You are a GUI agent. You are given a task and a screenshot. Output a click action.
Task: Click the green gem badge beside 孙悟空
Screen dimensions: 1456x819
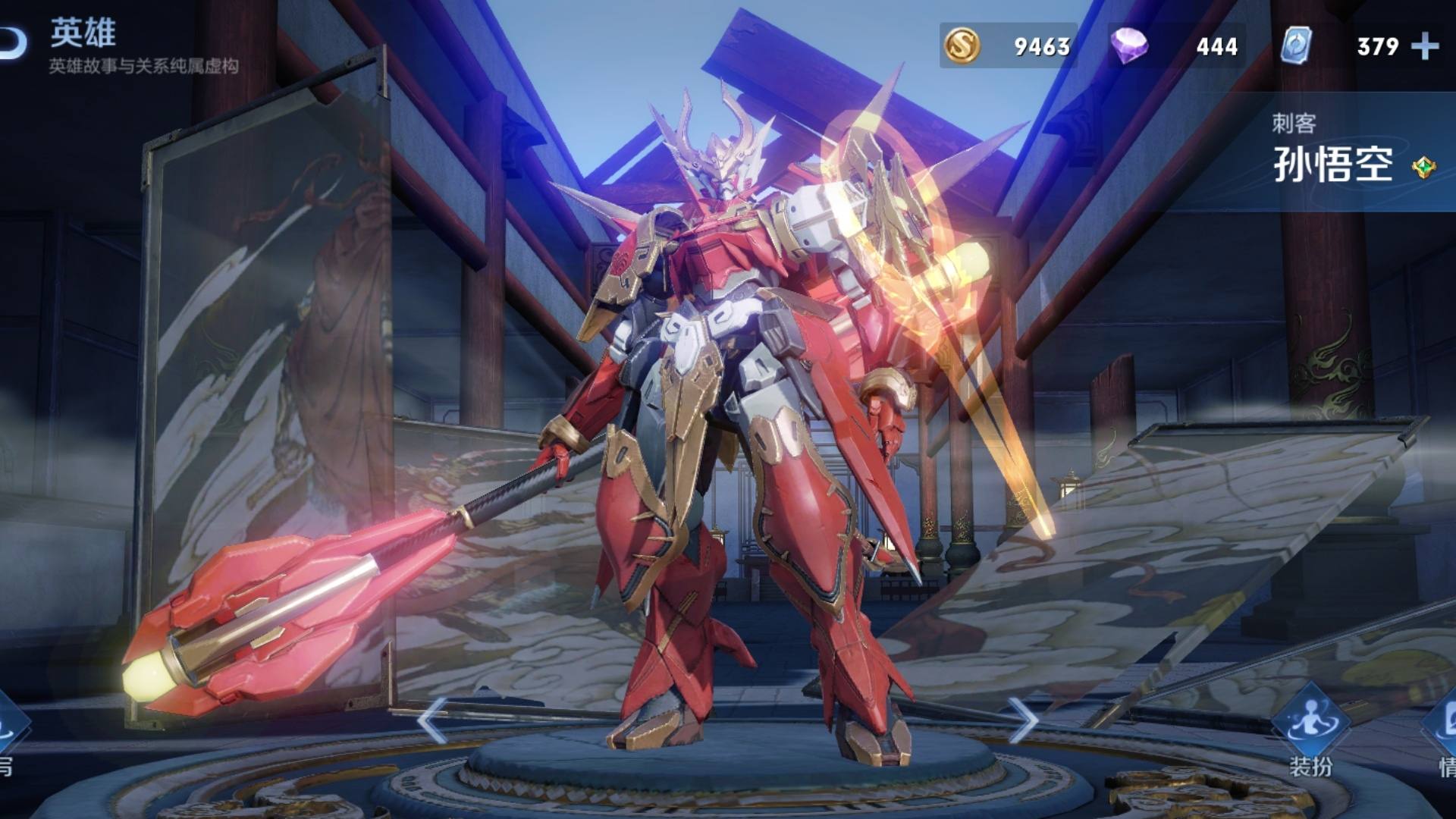[x=1423, y=167]
